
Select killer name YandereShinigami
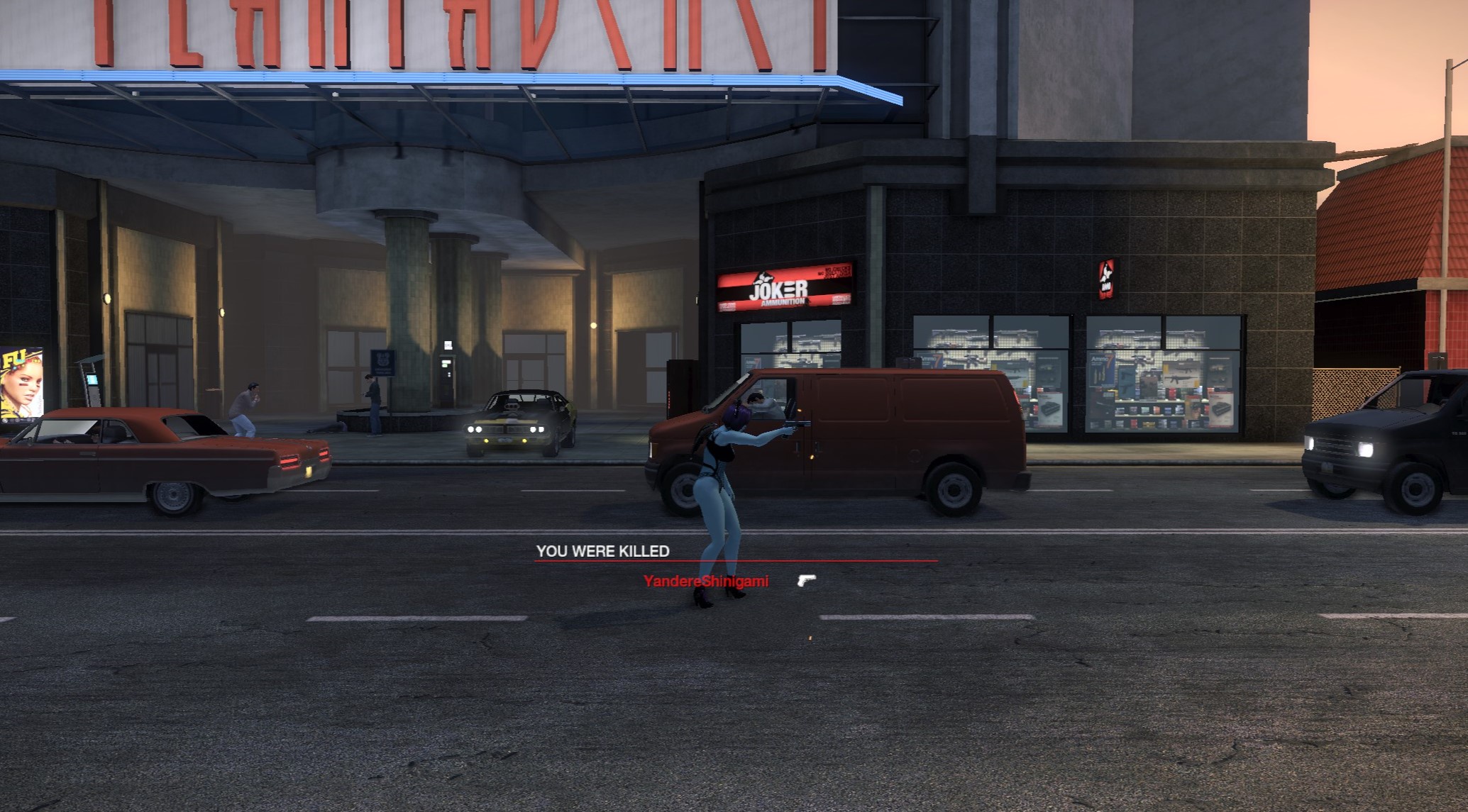click(705, 582)
